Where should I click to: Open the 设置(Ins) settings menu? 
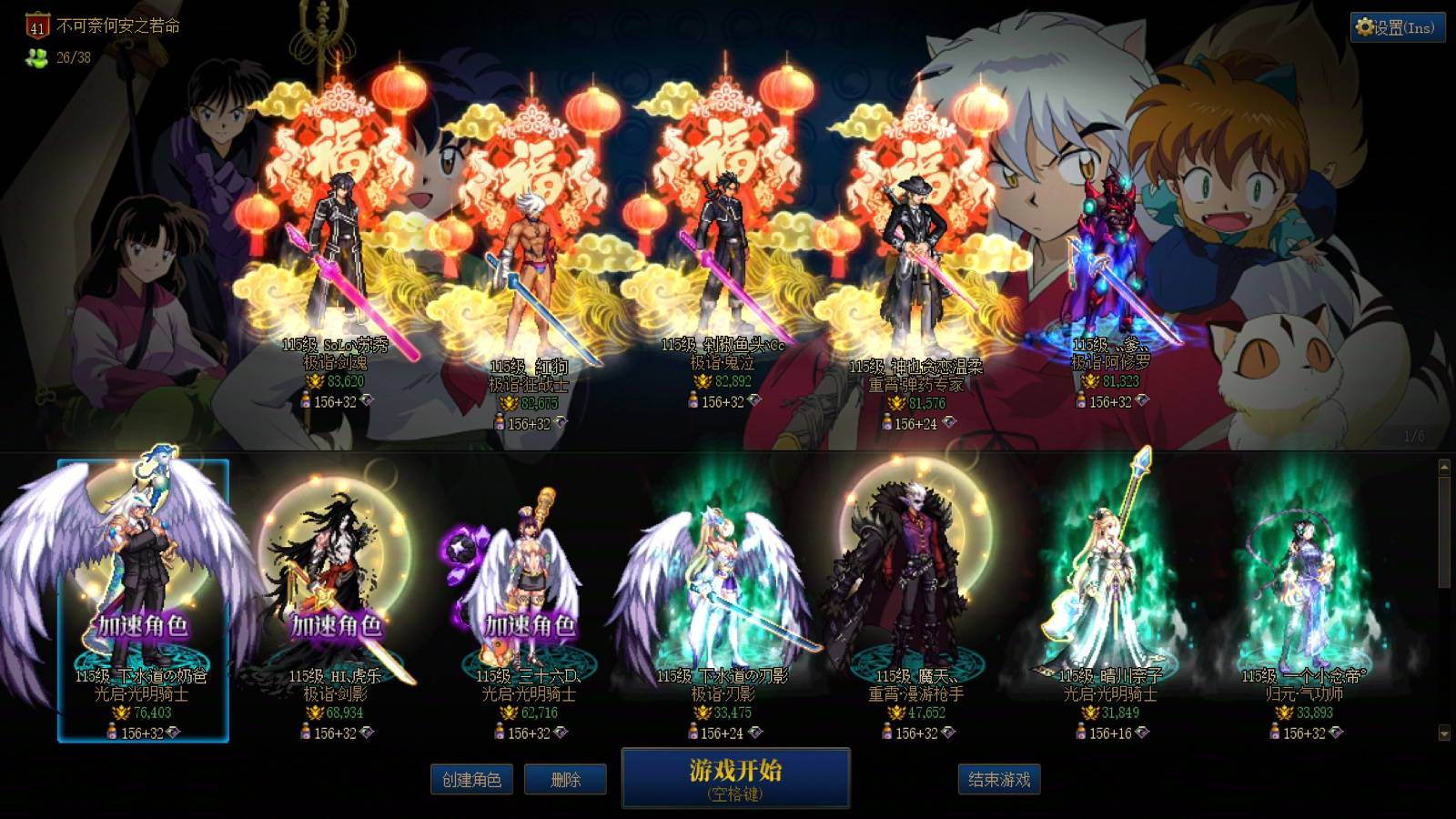1395,27
